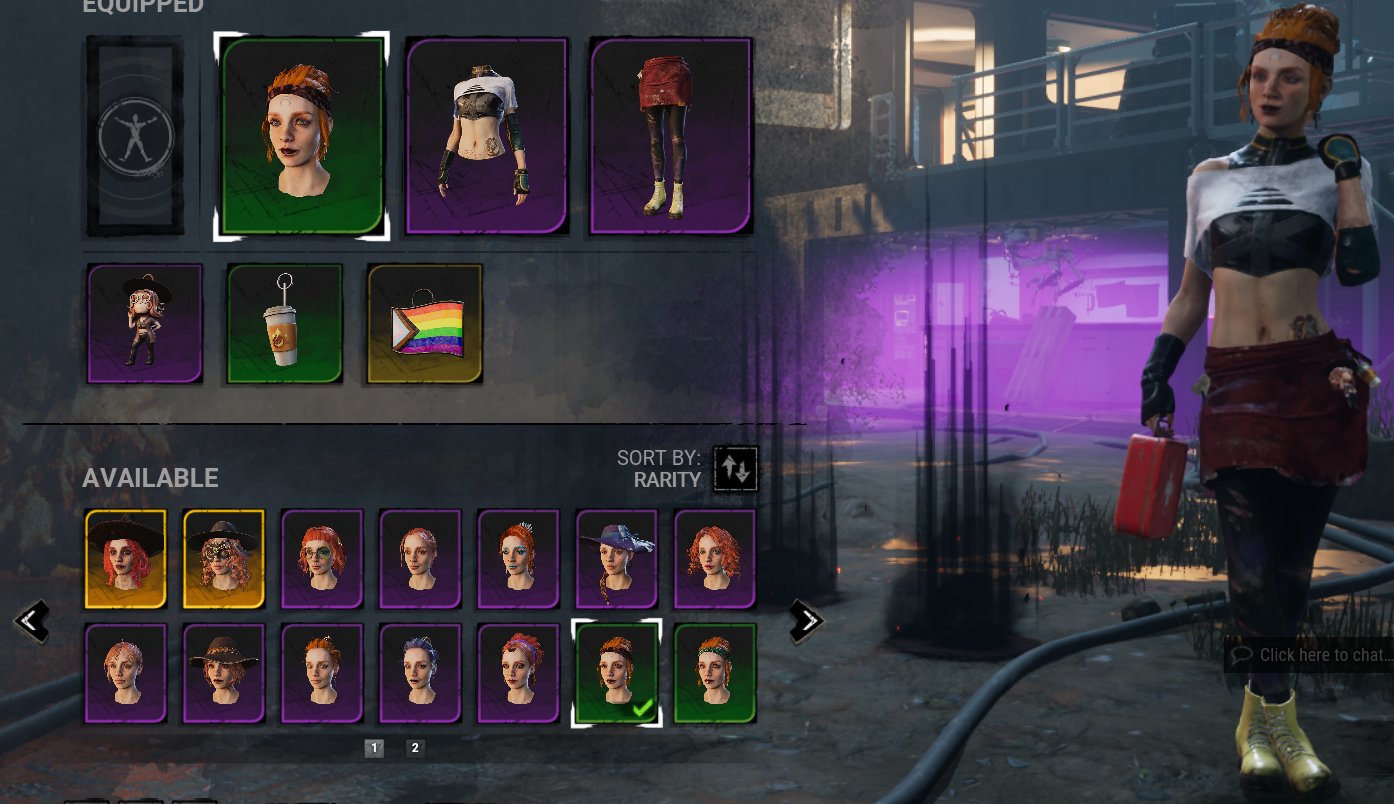Select the blue-haired head cosmetic thumbnail
Image resolution: width=1394 pixels, height=804 pixels.
click(x=419, y=672)
